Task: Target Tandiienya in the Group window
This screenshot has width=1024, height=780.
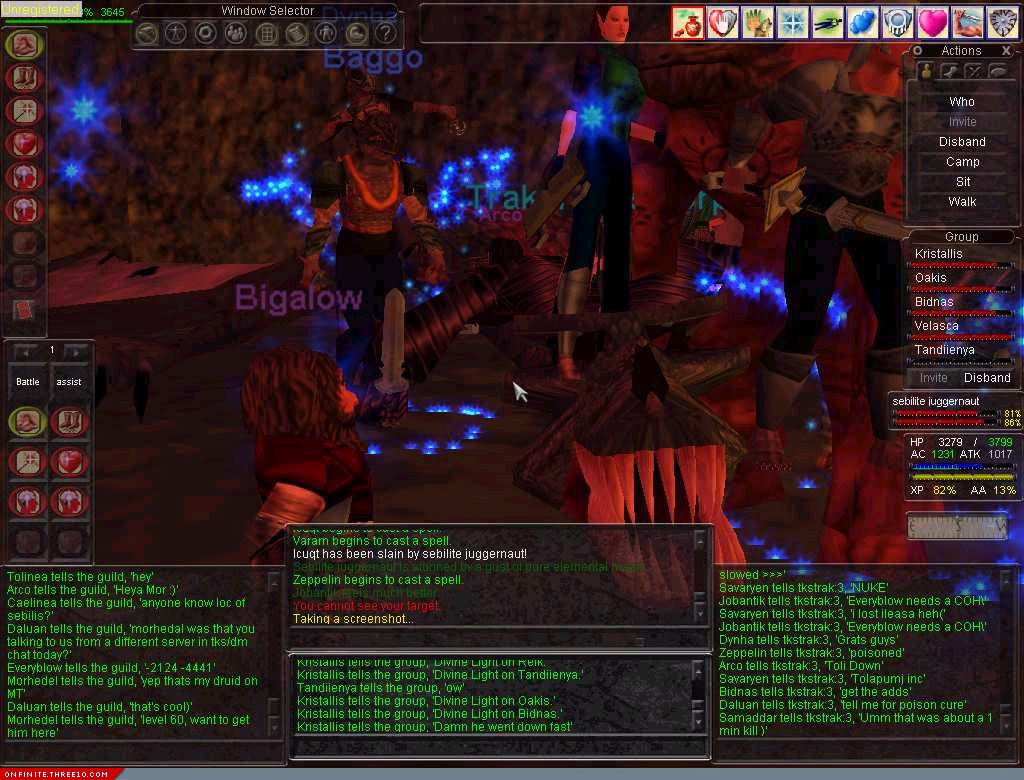Action: (x=944, y=350)
